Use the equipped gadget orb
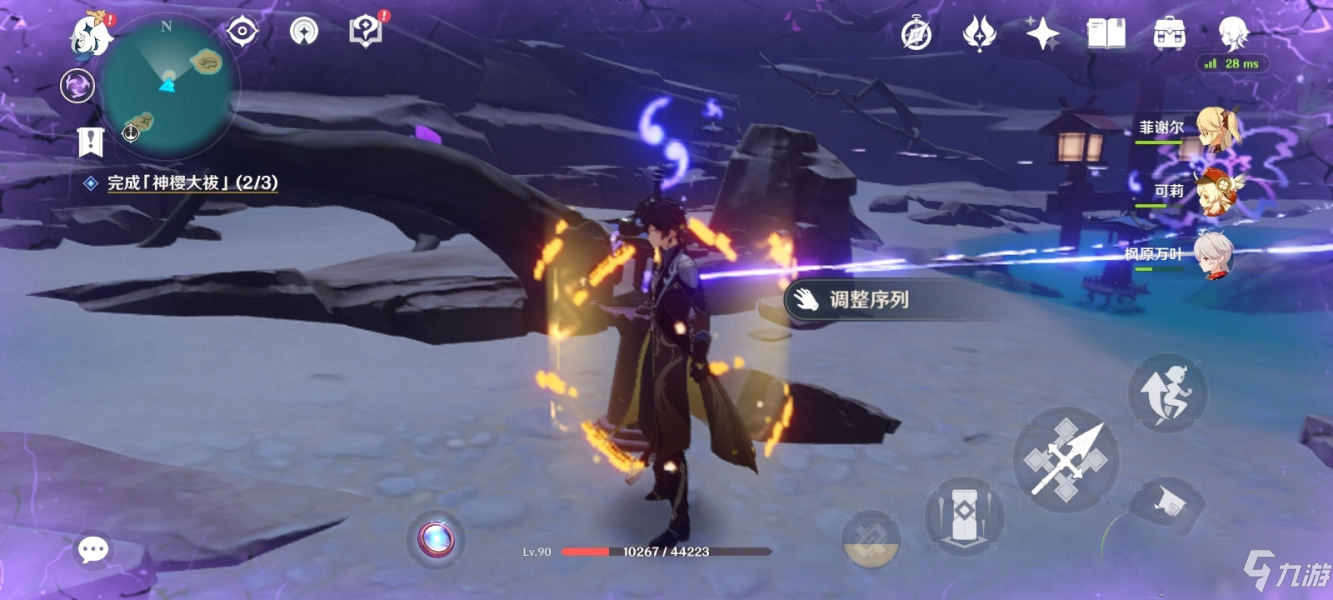Image resolution: width=1333 pixels, height=600 pixels. coord(436,539)
